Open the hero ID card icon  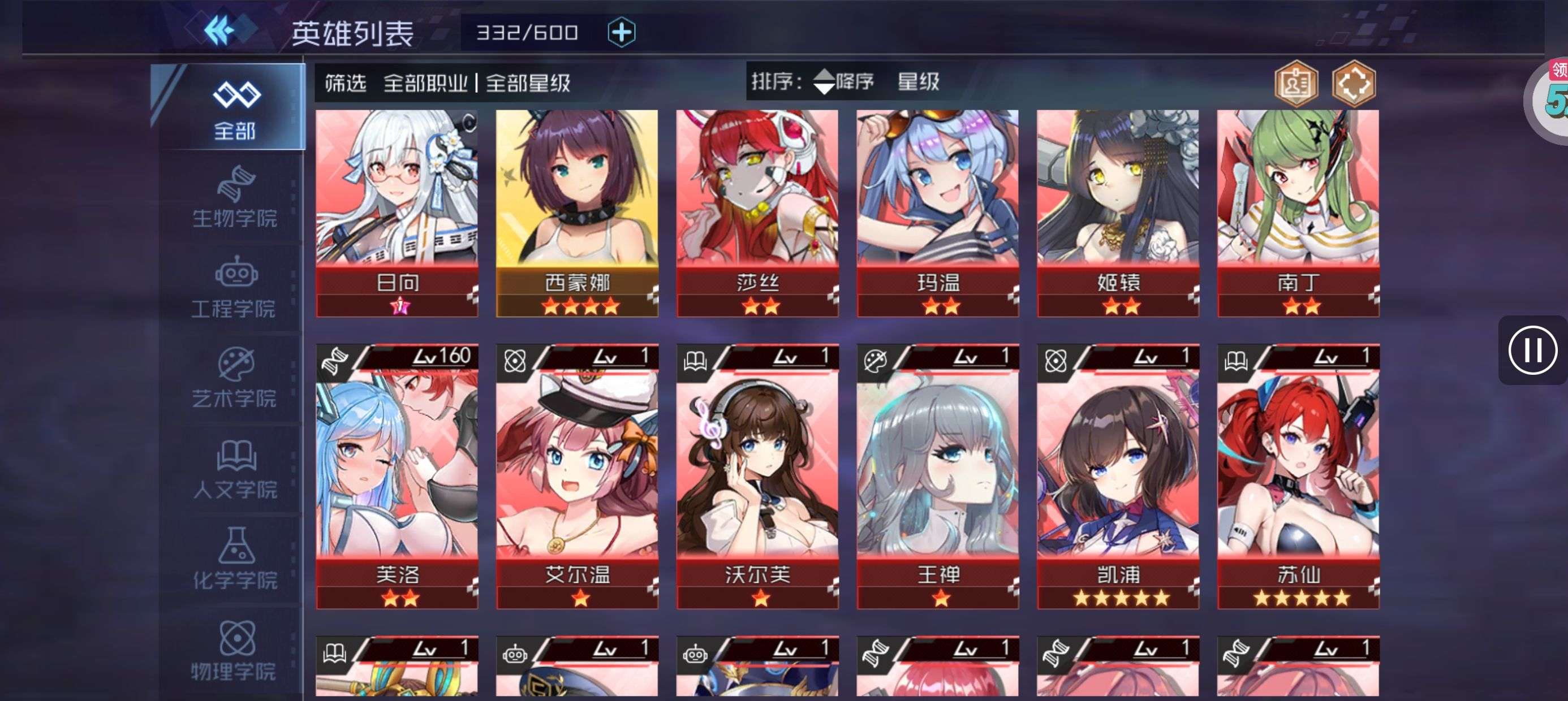(1296, 84)
